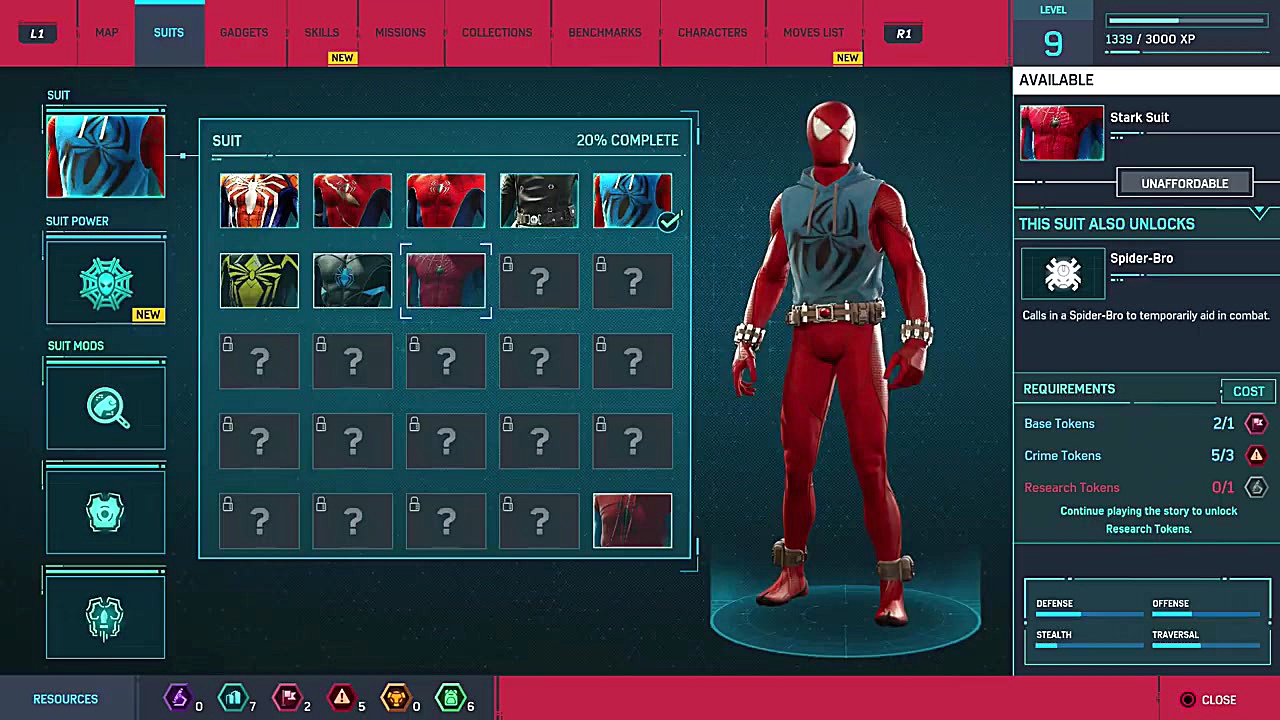This screenshot has width=1280, height=720.
Task: View the Characters tab
Action: pos(712,33)
